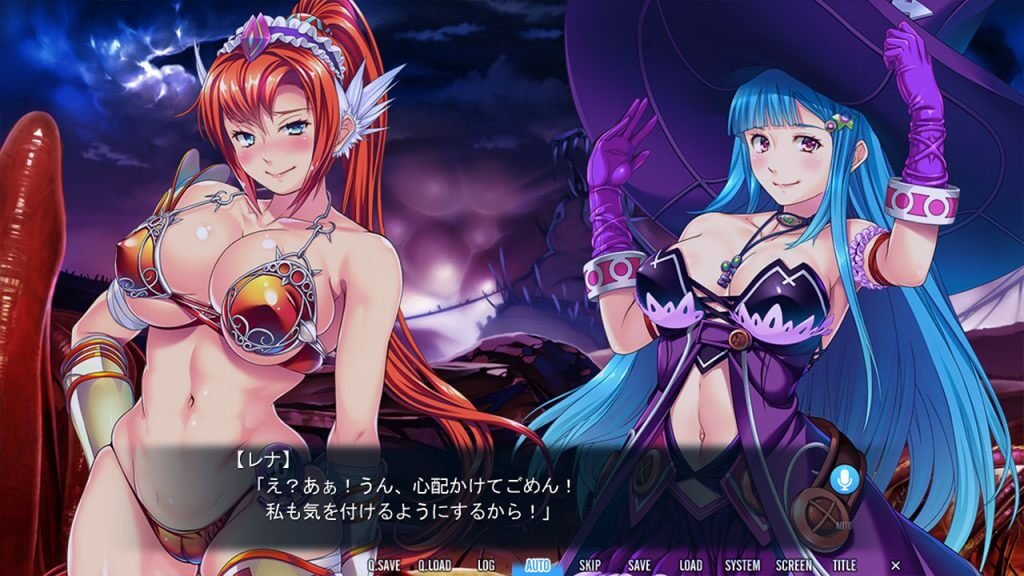The width and height of the screenshot is (1024, 576).
Task: Select the SCREEN option
Action: pyautogui.click(x=794, y=565)
